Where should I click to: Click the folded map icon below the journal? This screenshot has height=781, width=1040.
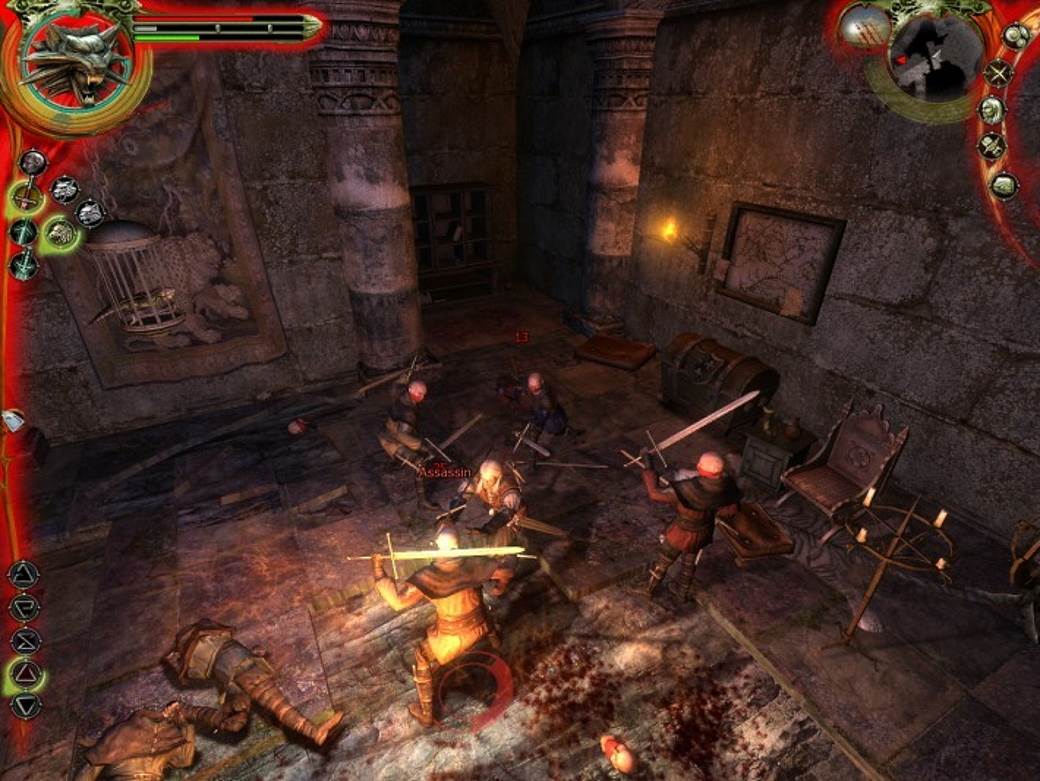coord(1003,185)
